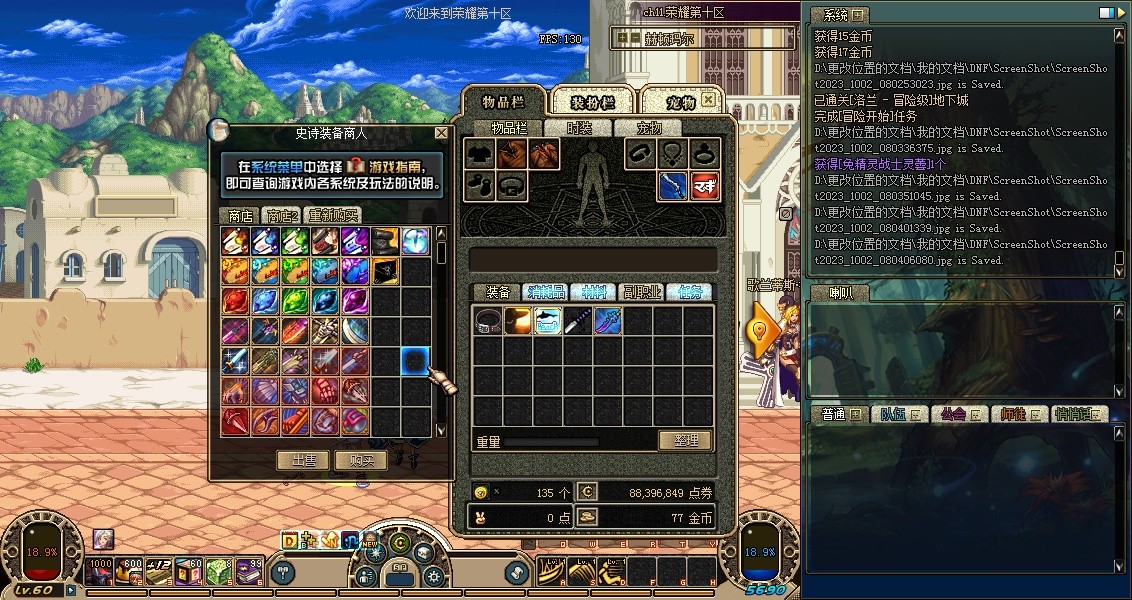The width and height of the screenshot is (1132, 600).
Task: Click the 整理 sort inventory button
Action: pyautogui.click(x=684, y=440)
